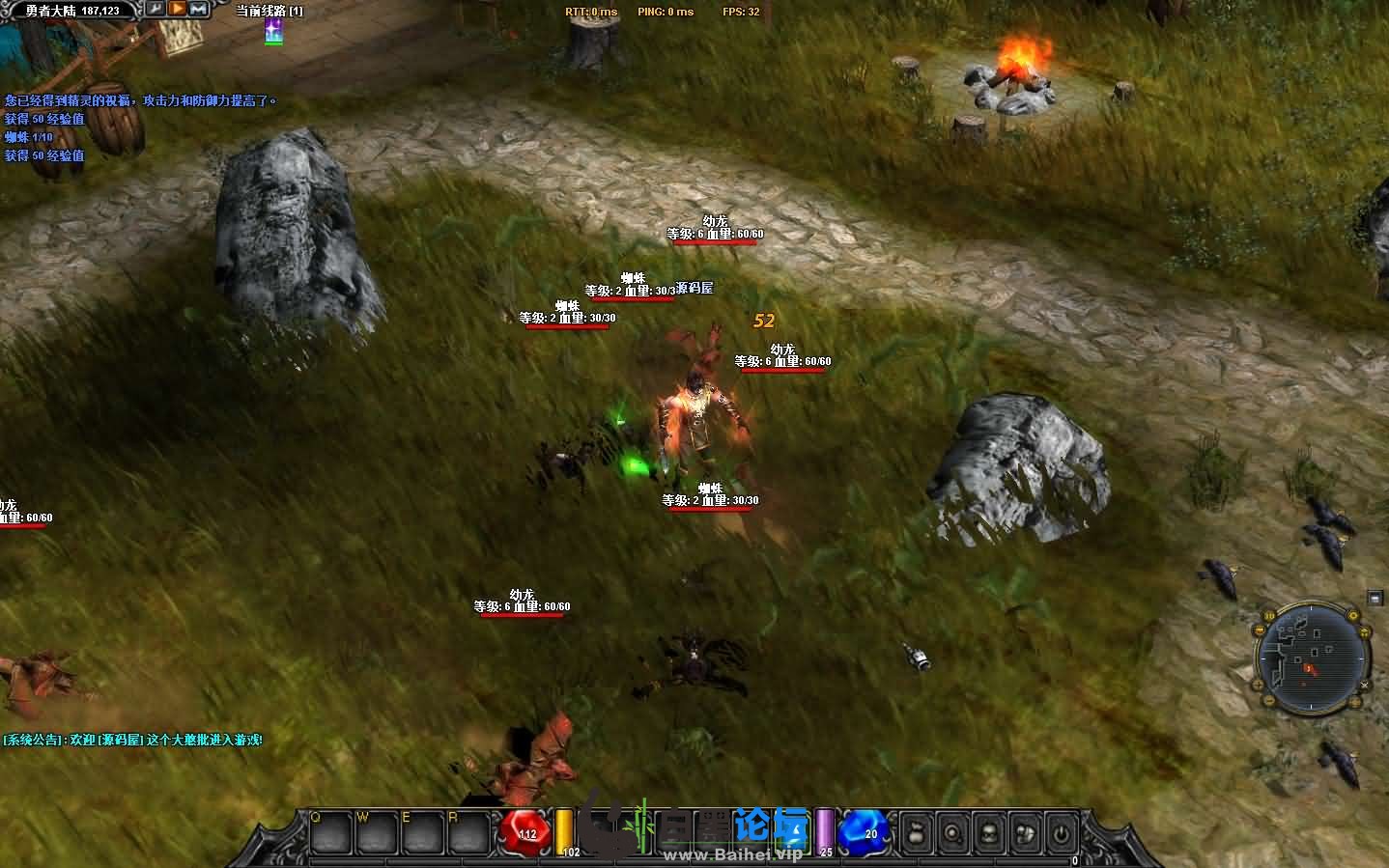
Task: Open the character head menu button
Action: coord(989,831)
